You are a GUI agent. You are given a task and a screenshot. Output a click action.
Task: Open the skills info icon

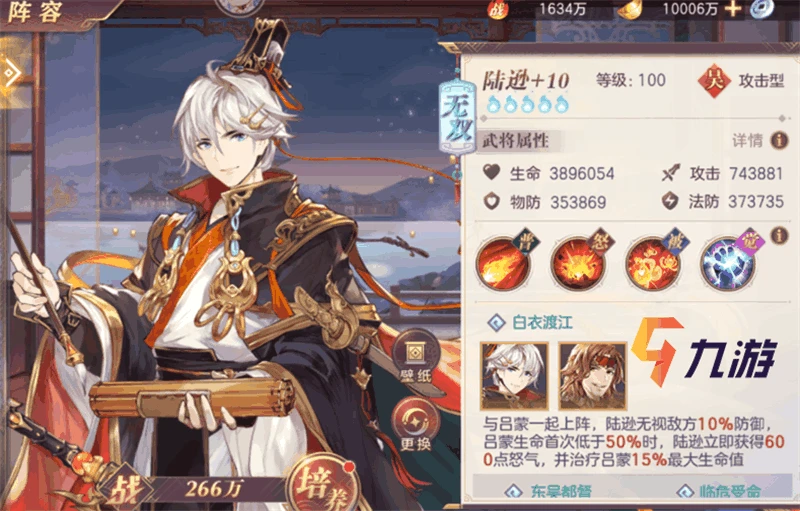[x=780, y=235]
